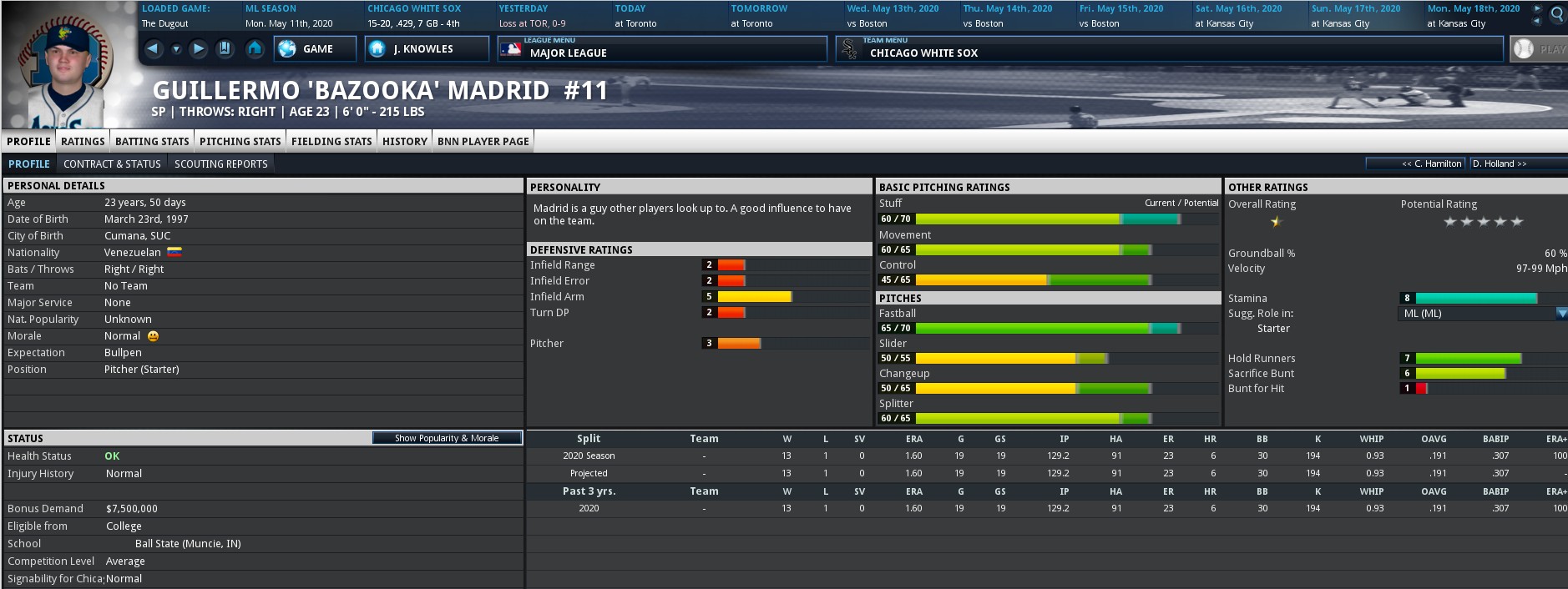The width and height of the screenshot is (1568, 589).
Task: Go to next player D. Holland
Action: coord(1500,164)
